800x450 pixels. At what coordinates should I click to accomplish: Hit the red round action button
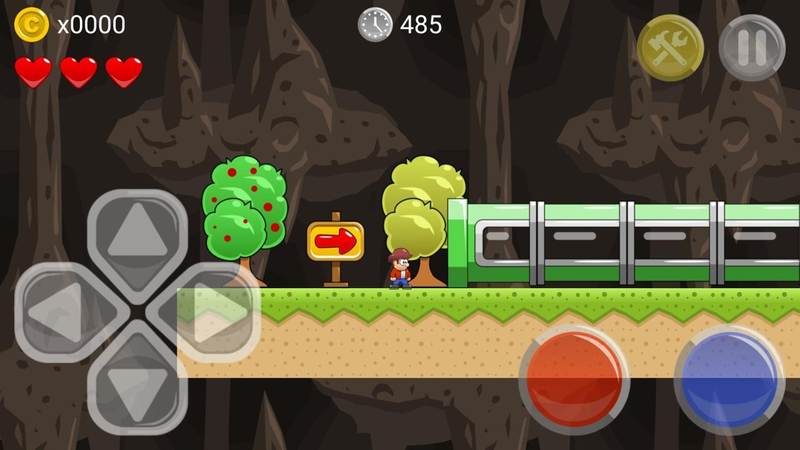pos(573,379)
